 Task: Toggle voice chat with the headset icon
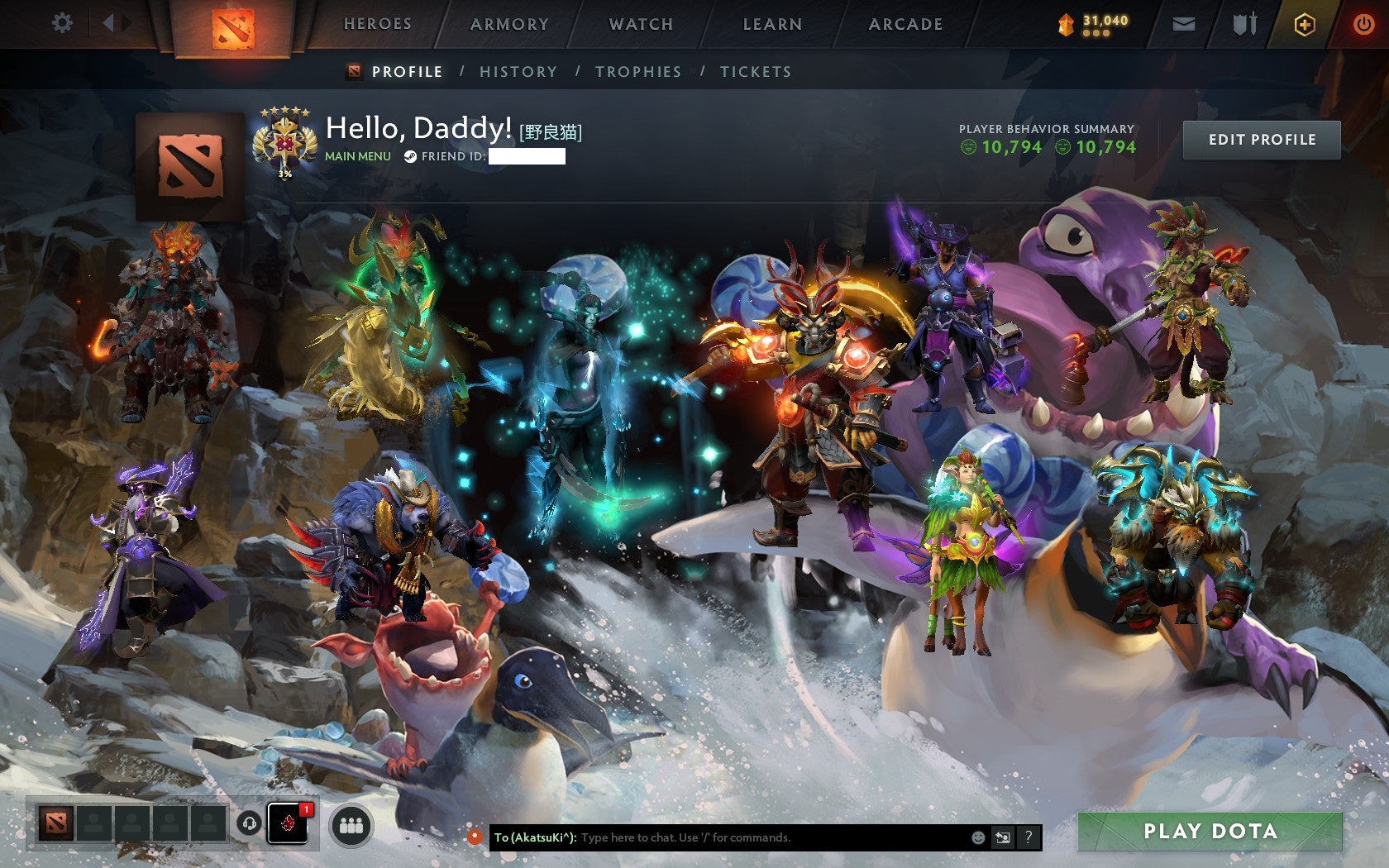[250, 823]
